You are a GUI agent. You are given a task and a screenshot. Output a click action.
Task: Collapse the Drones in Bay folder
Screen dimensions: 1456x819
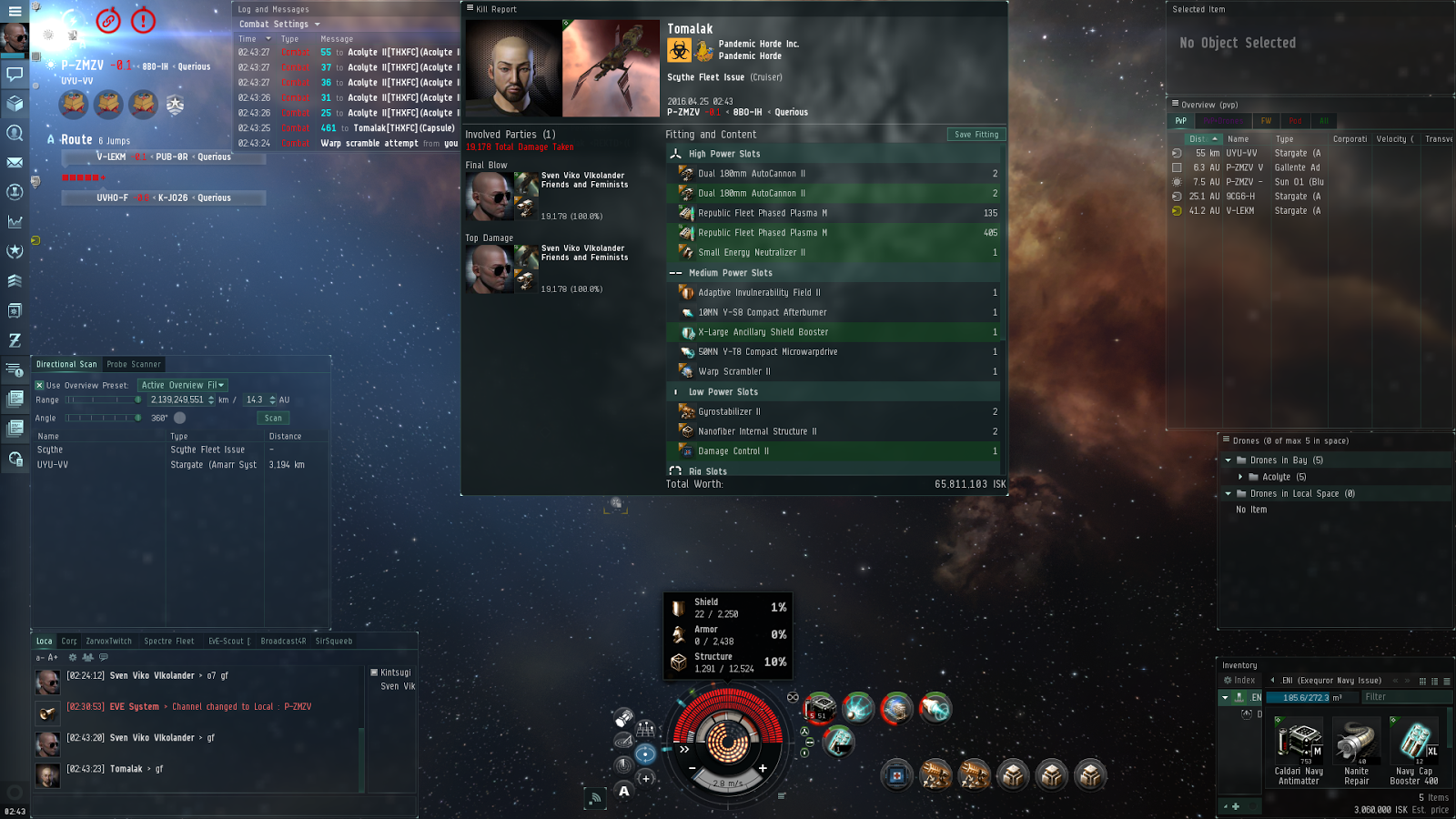click(x=1230, y=460)
